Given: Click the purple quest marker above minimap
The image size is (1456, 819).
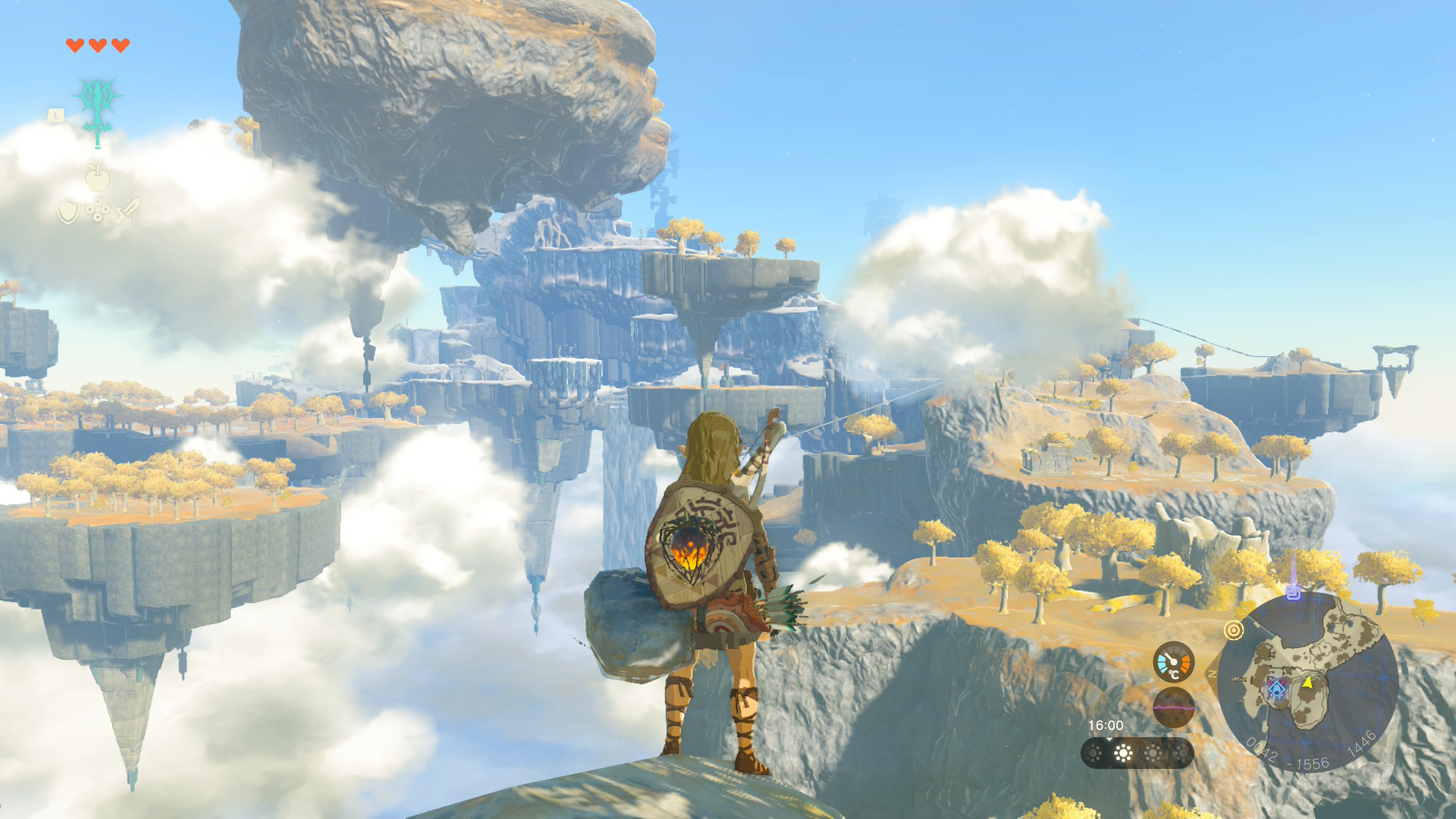Looking at the screenshot, I should [1294, 591].
